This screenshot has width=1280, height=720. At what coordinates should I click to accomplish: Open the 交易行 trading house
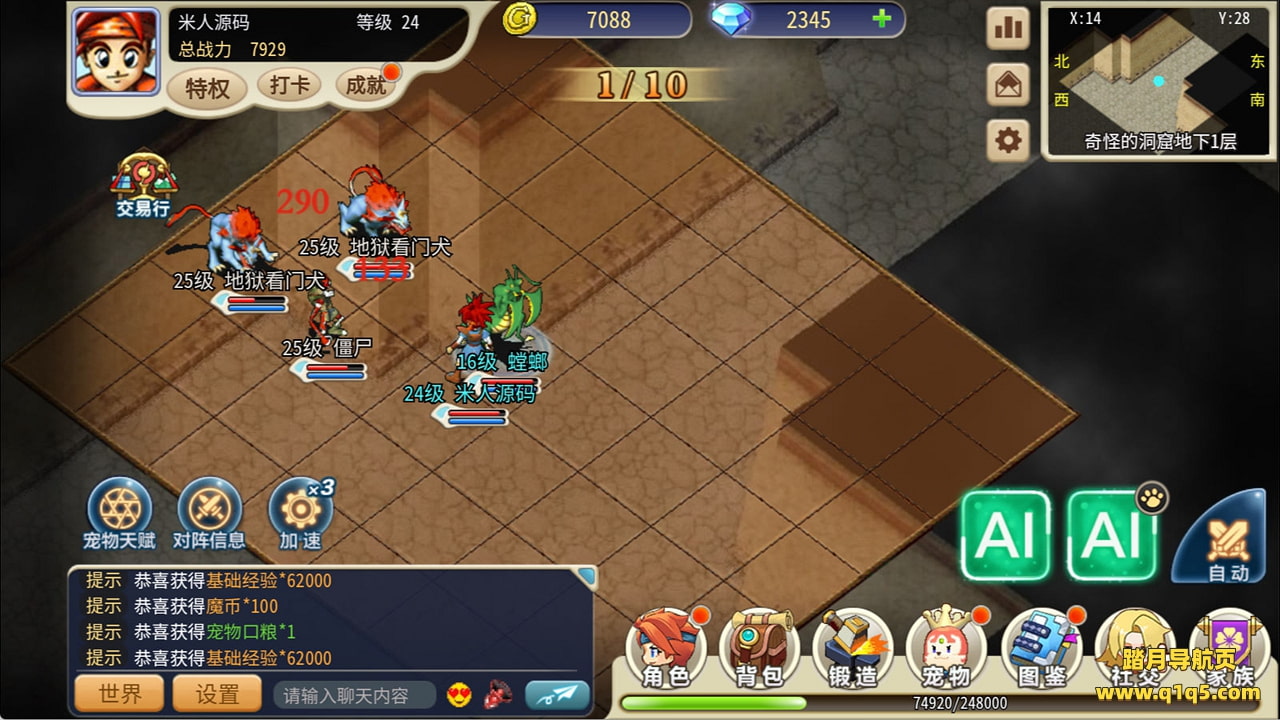[x=143, y=186]
